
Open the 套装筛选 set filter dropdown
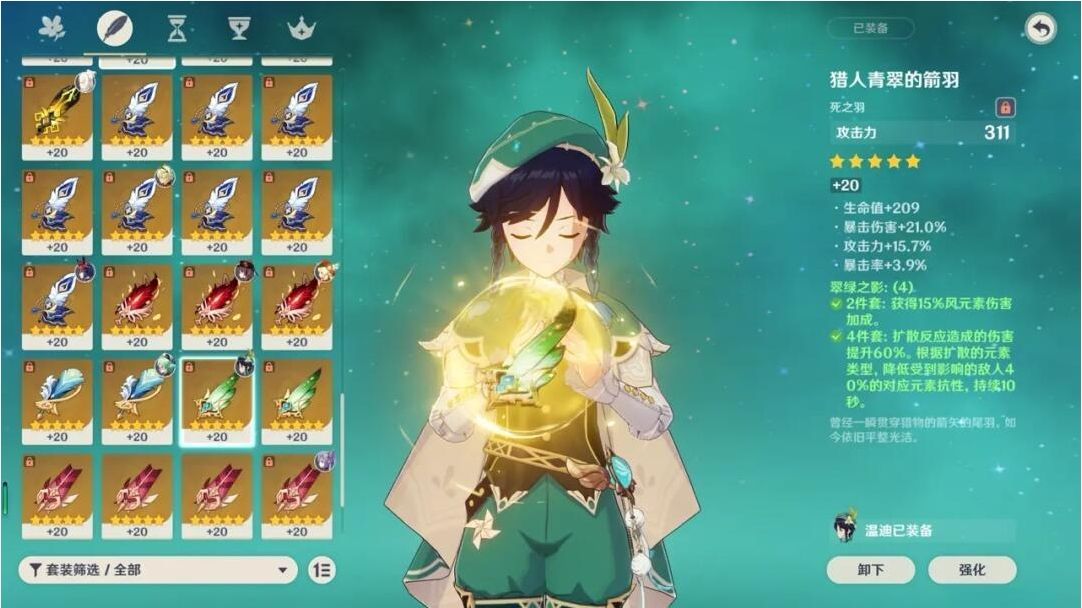158,570
